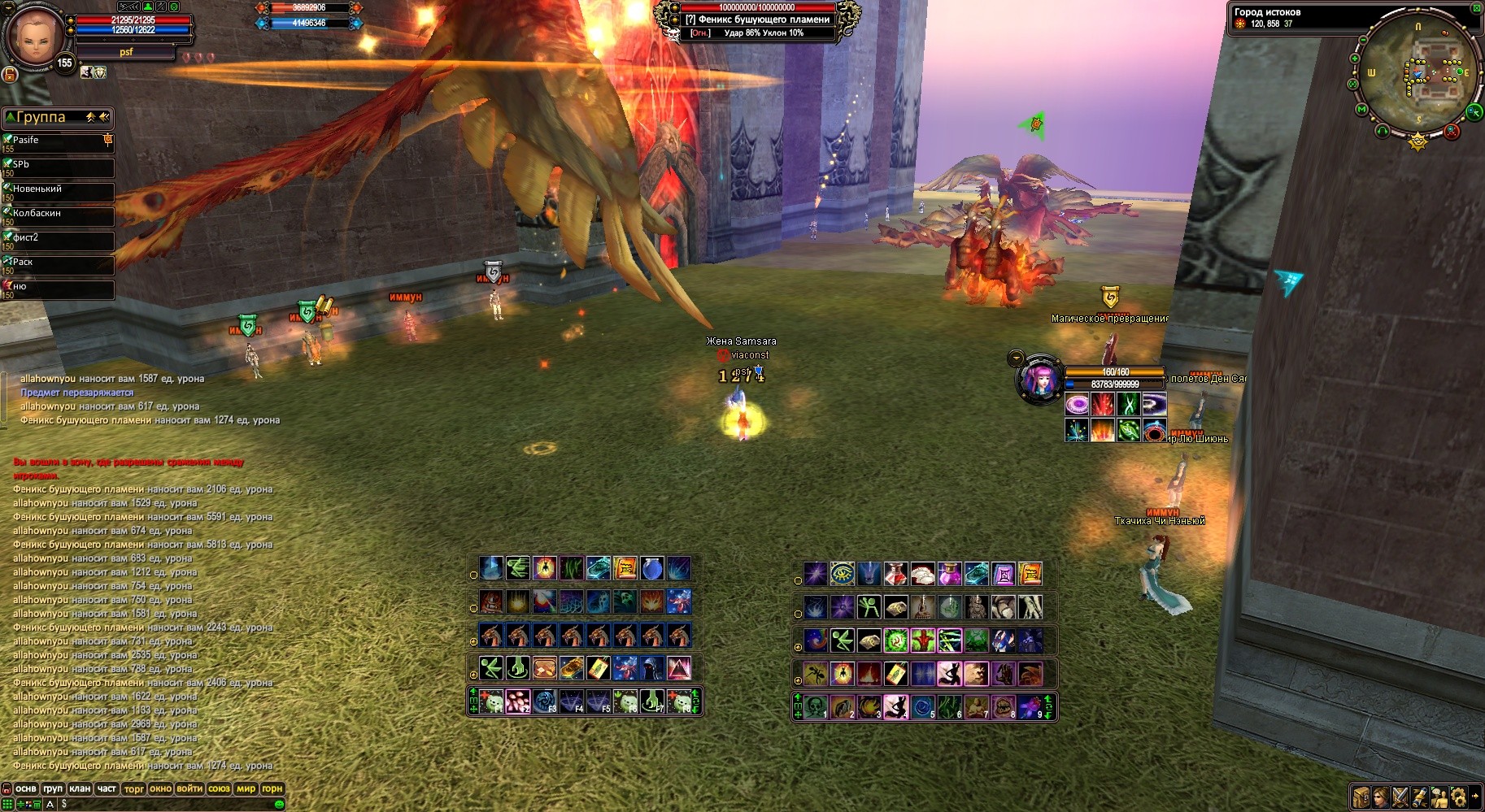Select party member Колбаскин in group list
The width and height of the screenshot is (1485, 812).
(x=57, y=216)
